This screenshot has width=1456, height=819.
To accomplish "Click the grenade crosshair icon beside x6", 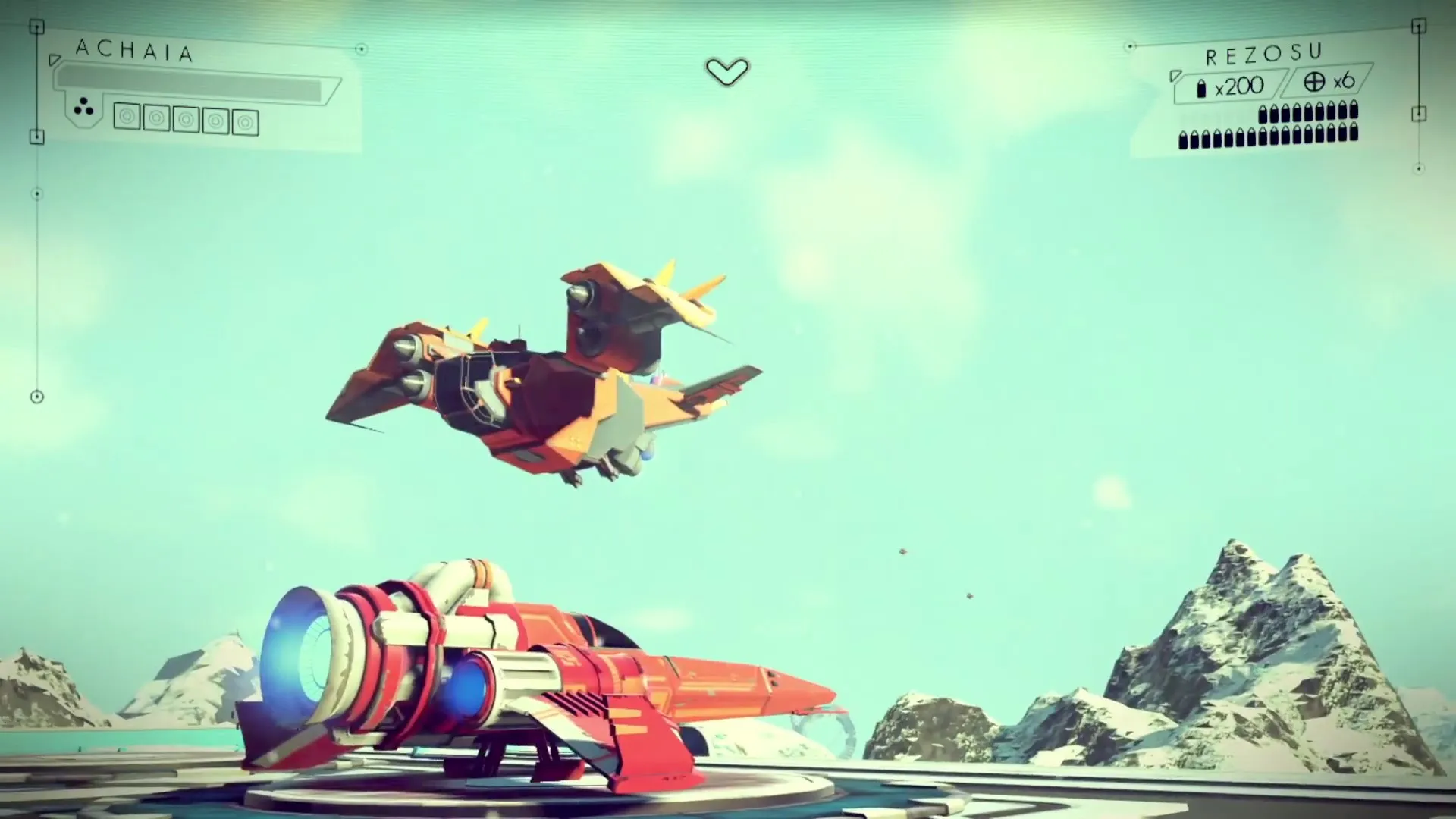I will click(1314, 82).
